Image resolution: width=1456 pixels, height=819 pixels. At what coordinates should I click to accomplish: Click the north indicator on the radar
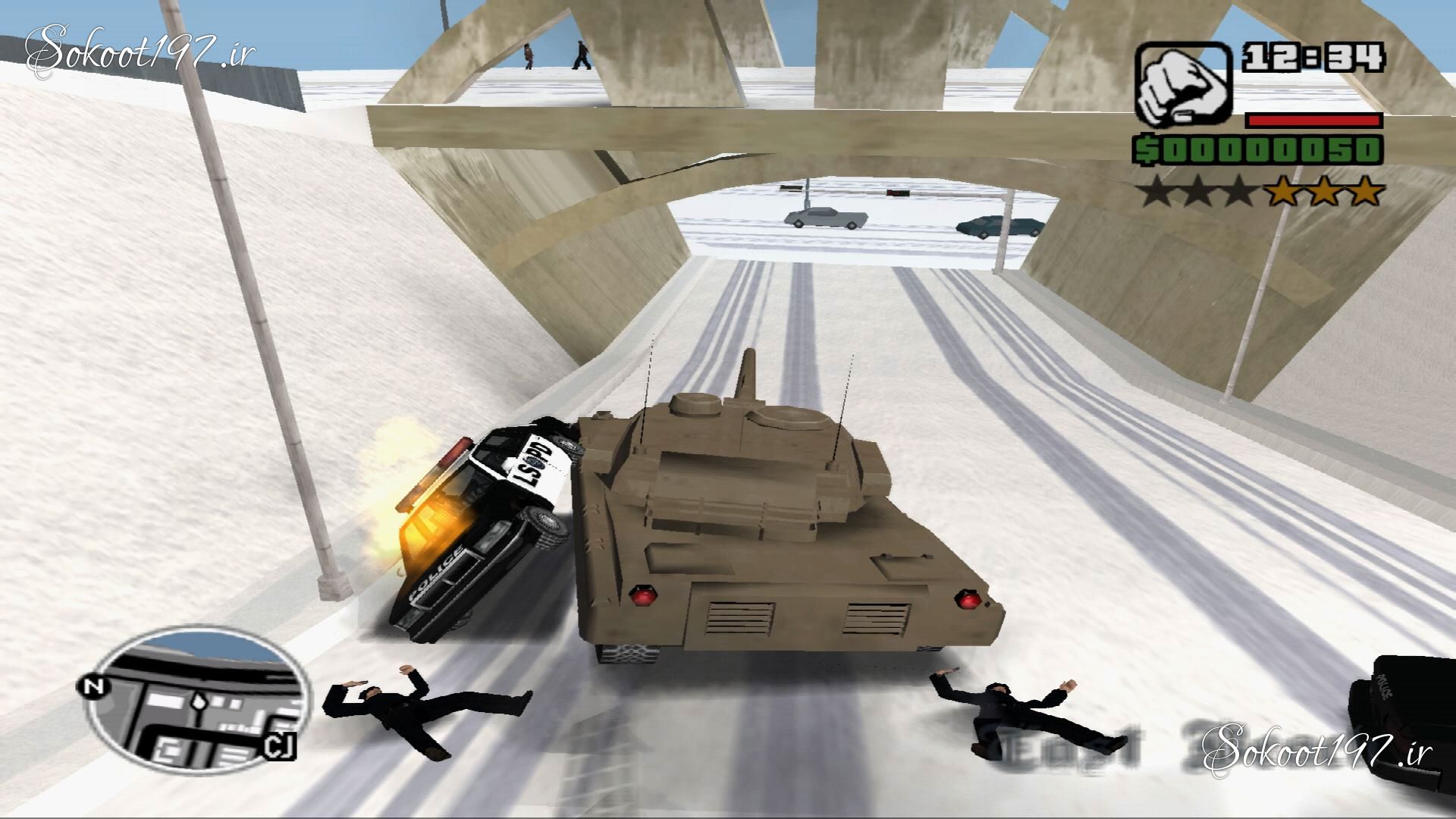pyautogui.click(x=94, y=688)
